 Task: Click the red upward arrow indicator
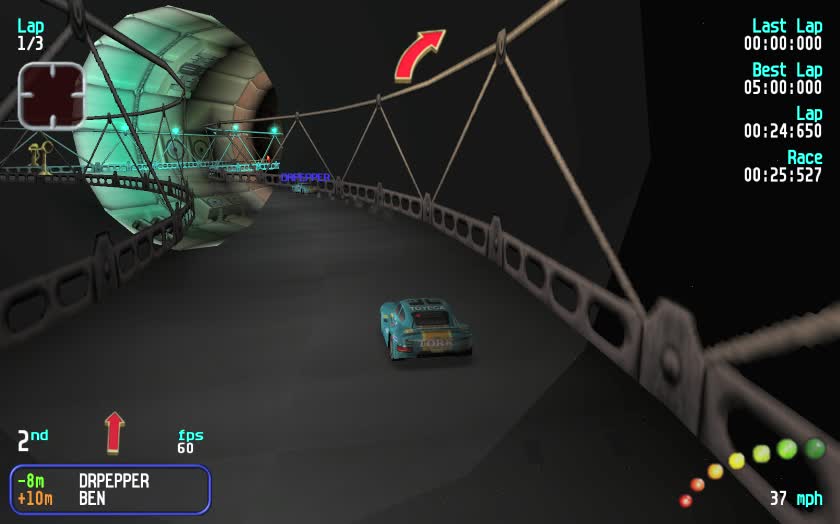[115, 432]
